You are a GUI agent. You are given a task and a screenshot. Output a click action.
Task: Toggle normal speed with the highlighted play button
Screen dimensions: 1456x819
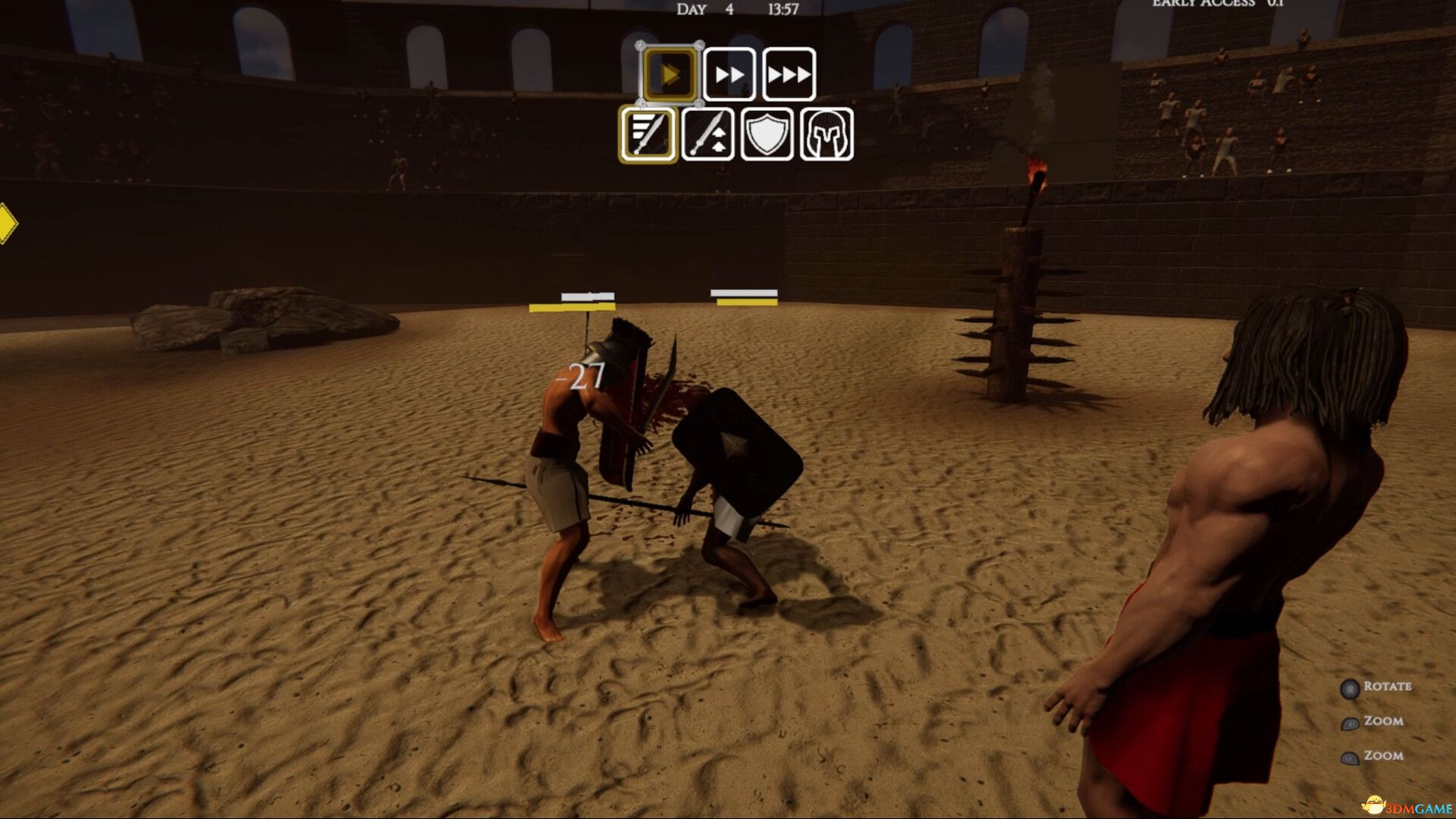click(669, 74)
